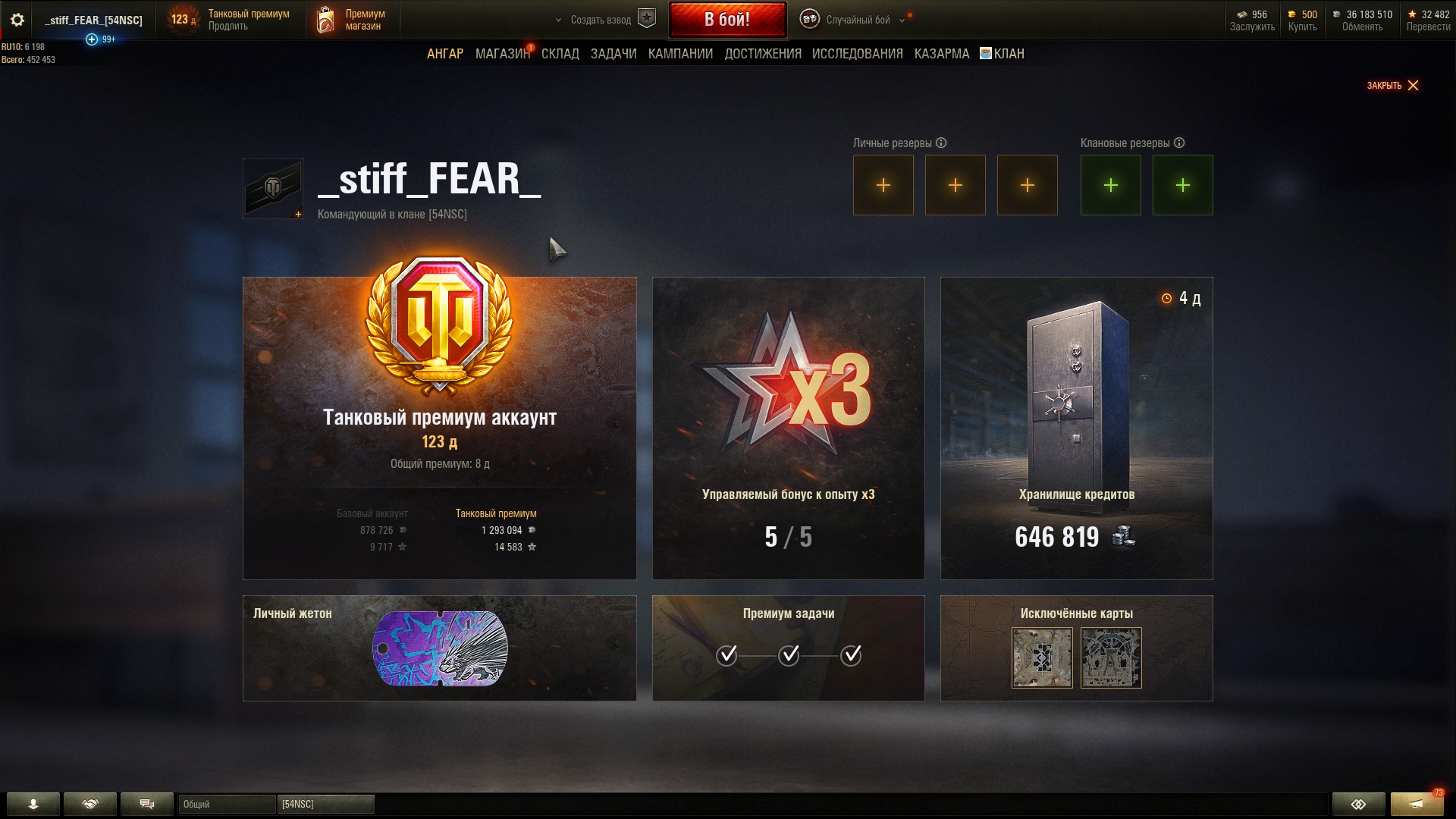
Task: Open the Премиум задачи panel
Action: (x=788, y=648)
